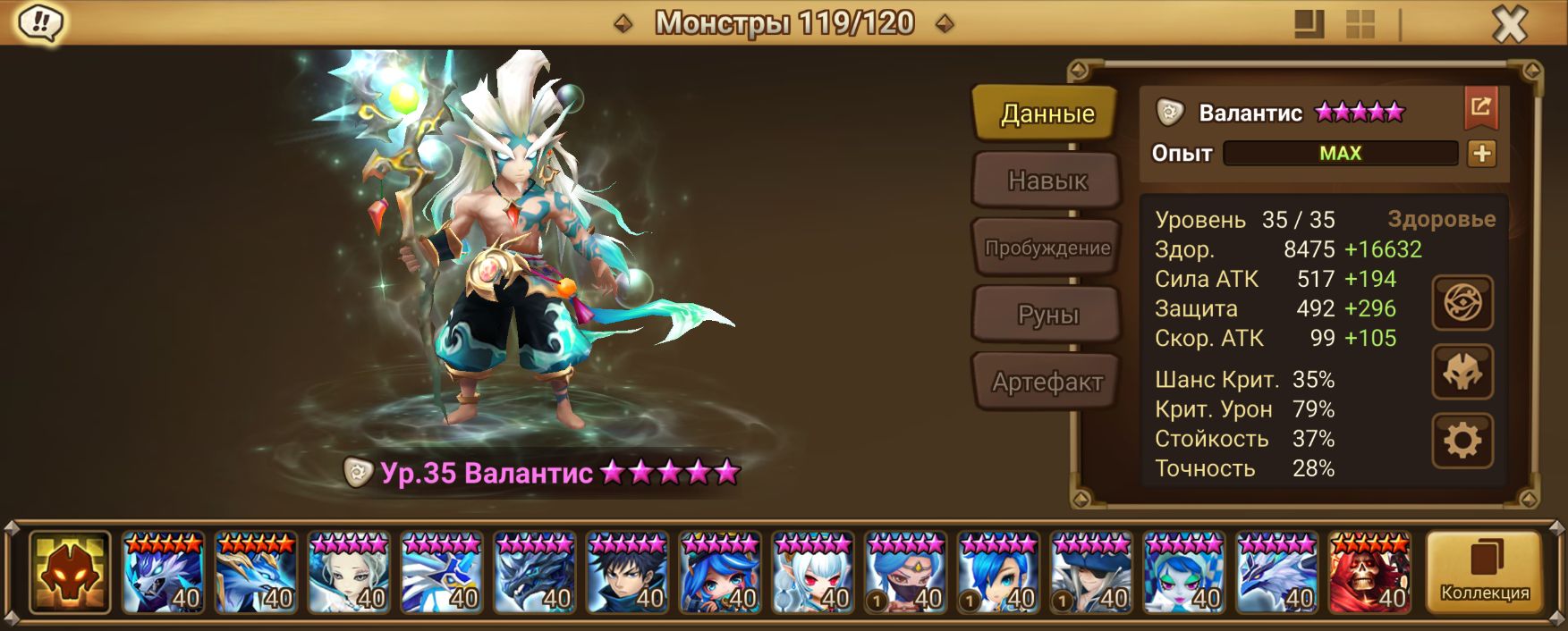Viewport: 1568px width, 631px height.
Task: Switch to the Данные tab
Action: click(x=1047, y=114)
